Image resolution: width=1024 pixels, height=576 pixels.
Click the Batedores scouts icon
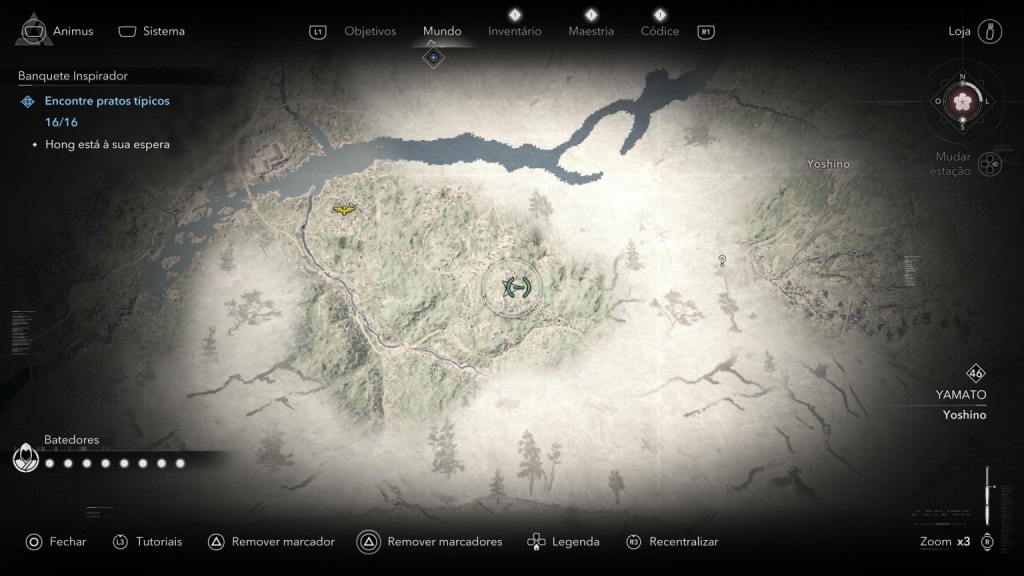[27, 459]
